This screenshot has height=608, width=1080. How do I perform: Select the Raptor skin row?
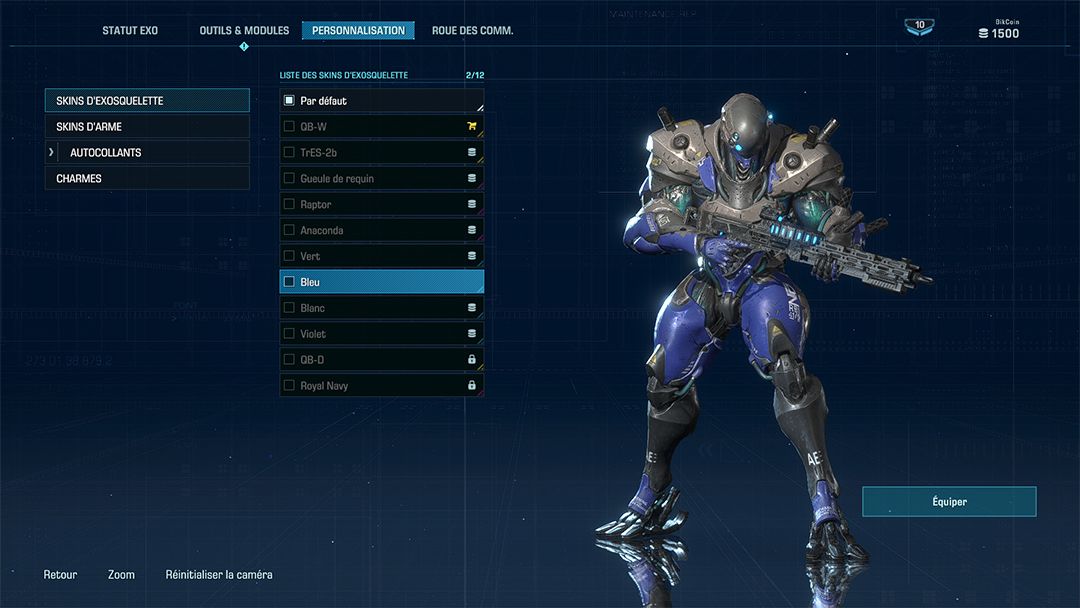(x=381, y=205)
